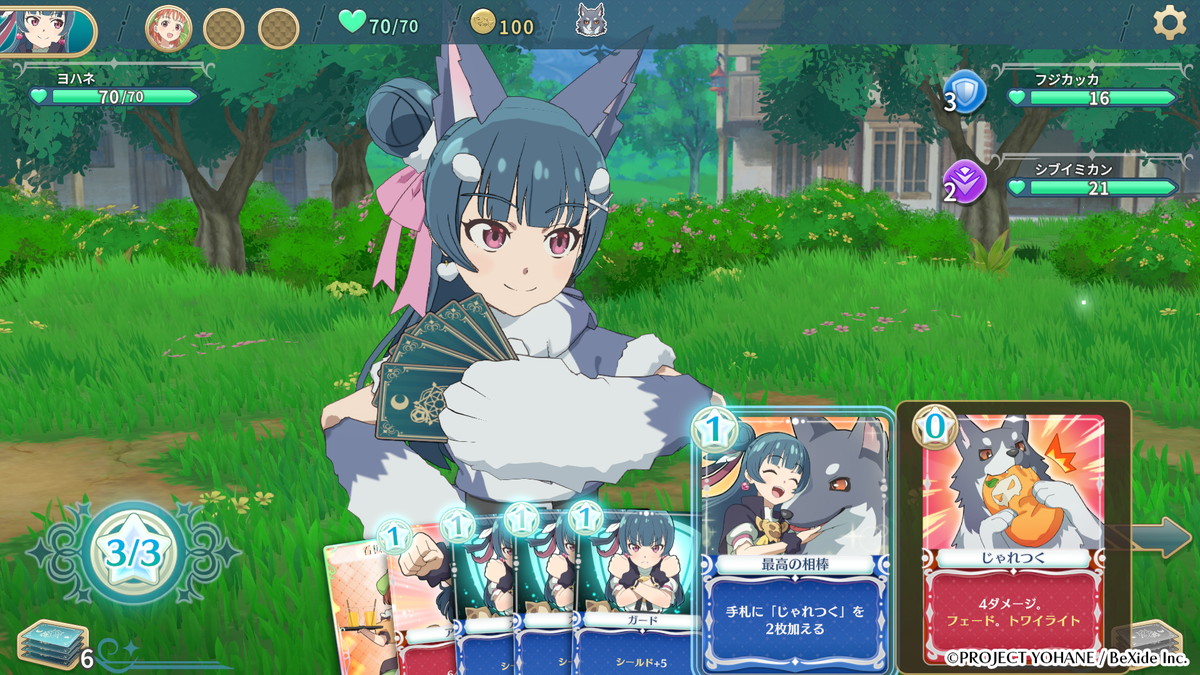Select the orange-haired companion portrait
This screenshot has height=675, width=1200.
[x=169, y=28]
